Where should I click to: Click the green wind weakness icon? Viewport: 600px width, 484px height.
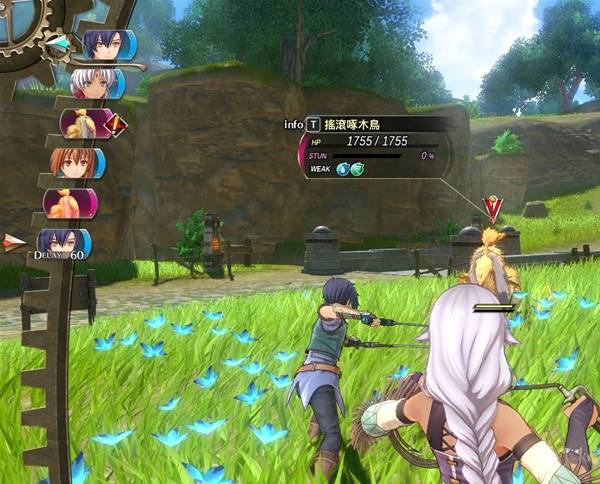357,169
